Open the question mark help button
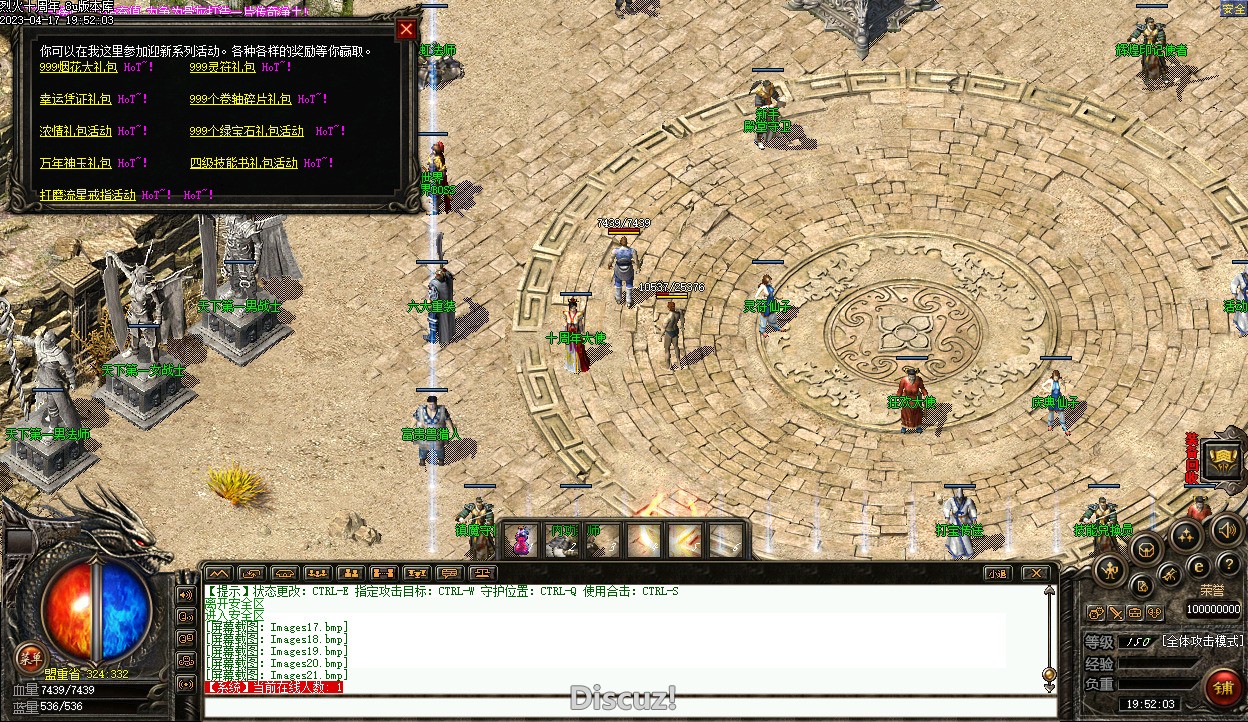Viewport: 1248px width, 722px height. pos(1228,566)
